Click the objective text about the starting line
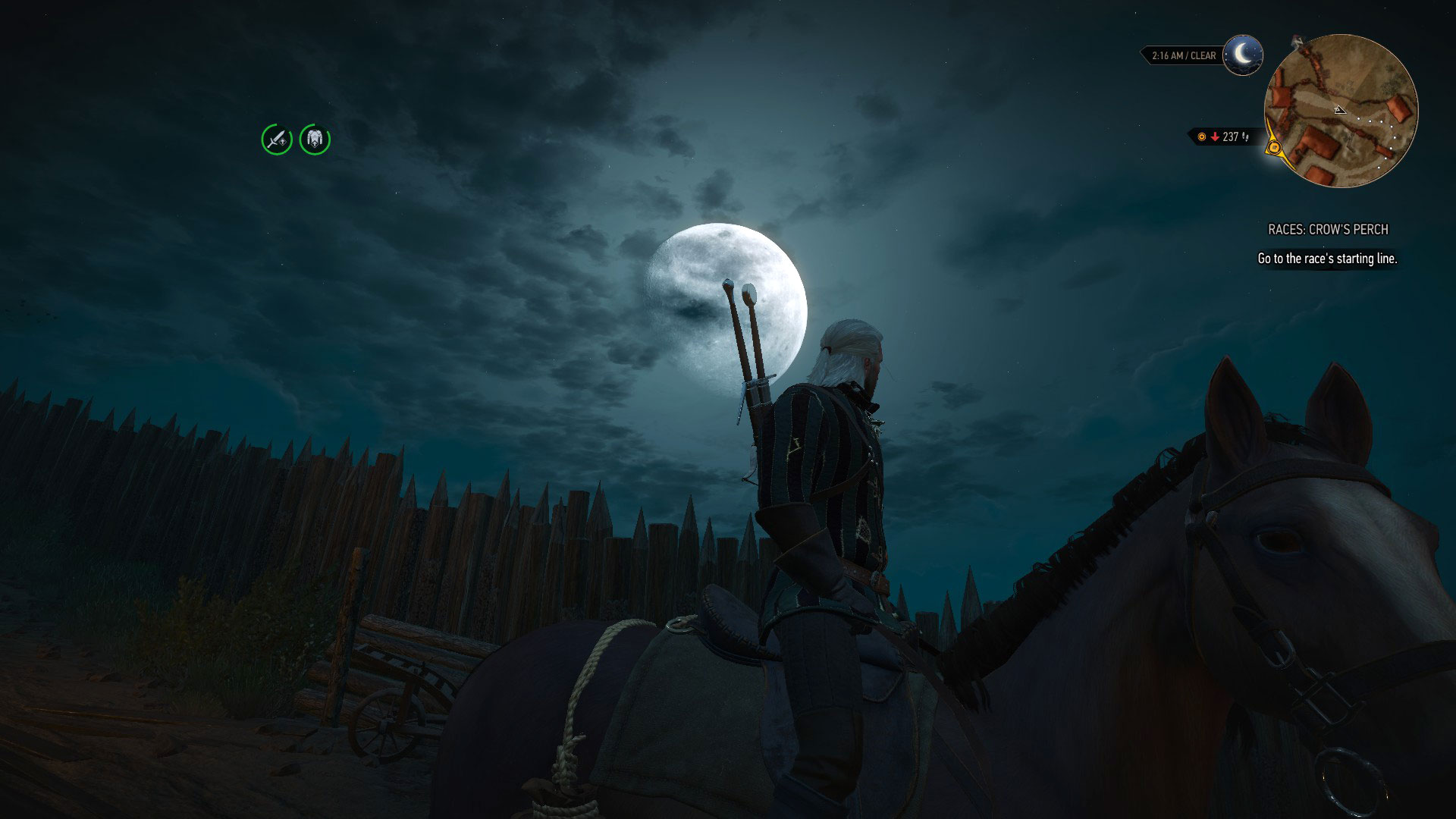1456x819 pixels. coord(1327,258)
